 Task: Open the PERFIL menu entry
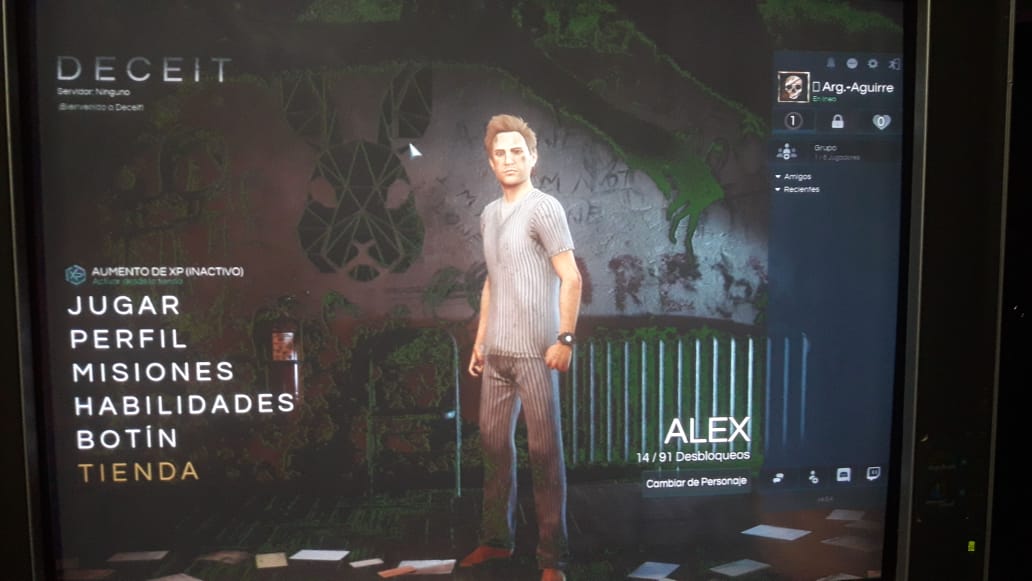128,339
